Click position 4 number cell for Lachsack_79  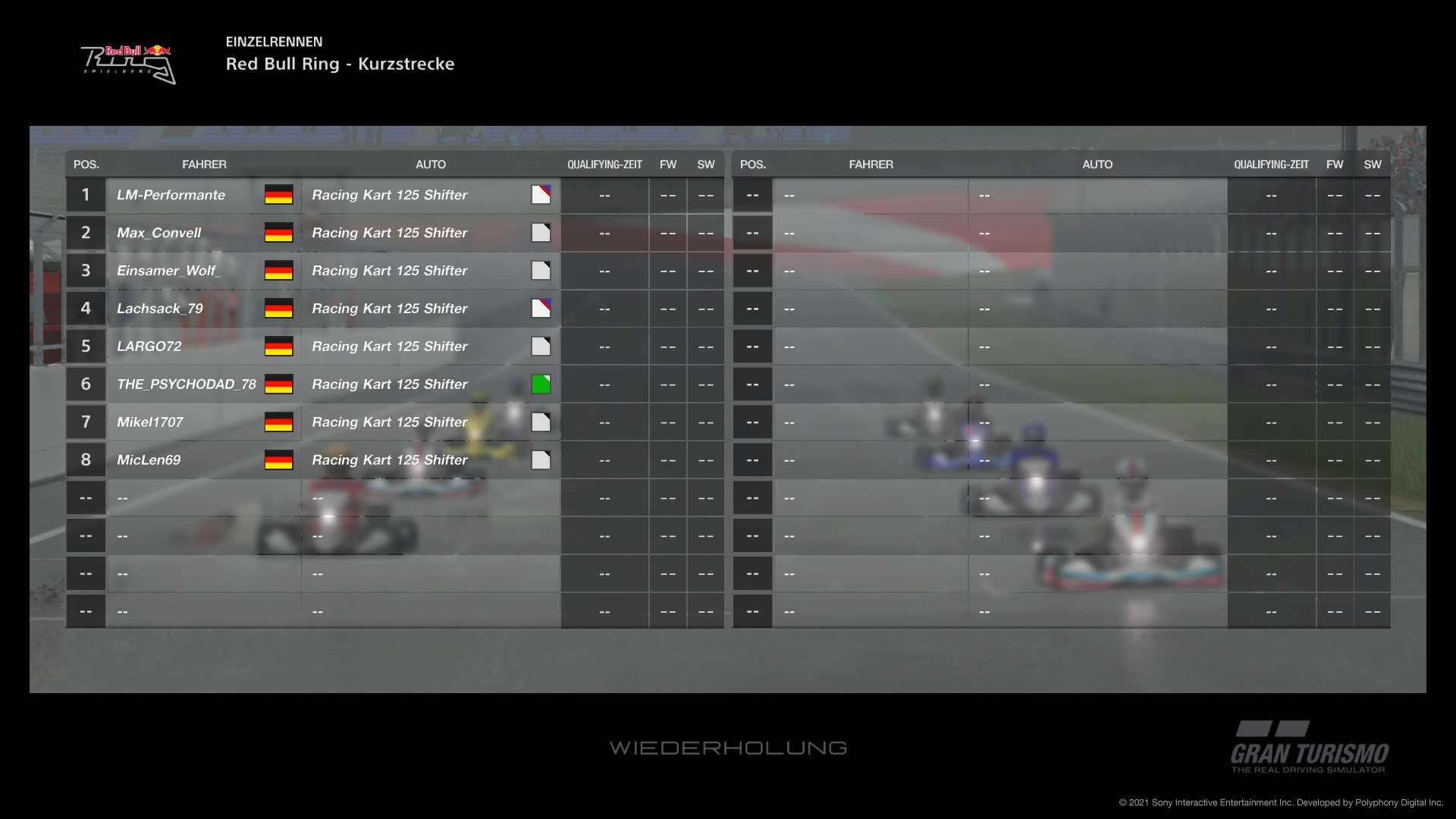click(86, 308)
